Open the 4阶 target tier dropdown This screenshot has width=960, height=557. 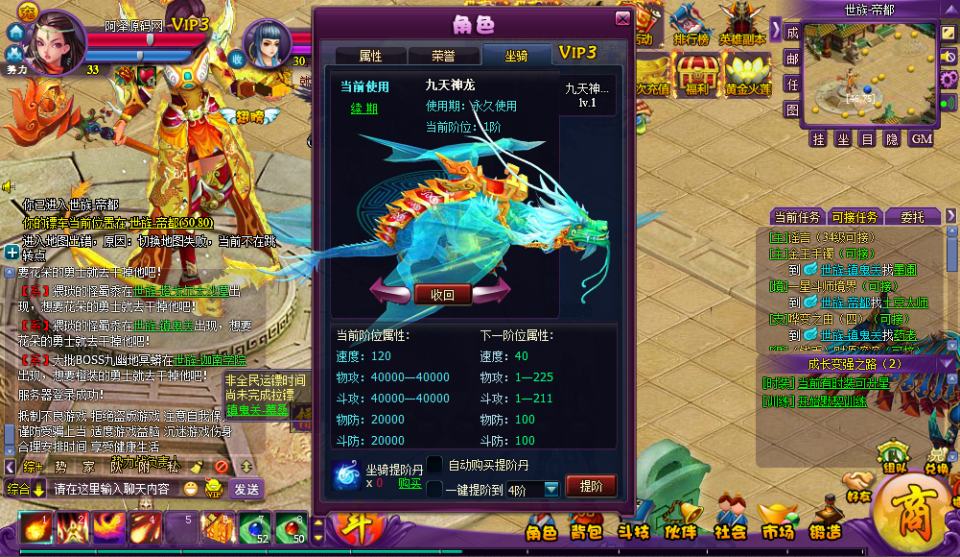[551, 489]
